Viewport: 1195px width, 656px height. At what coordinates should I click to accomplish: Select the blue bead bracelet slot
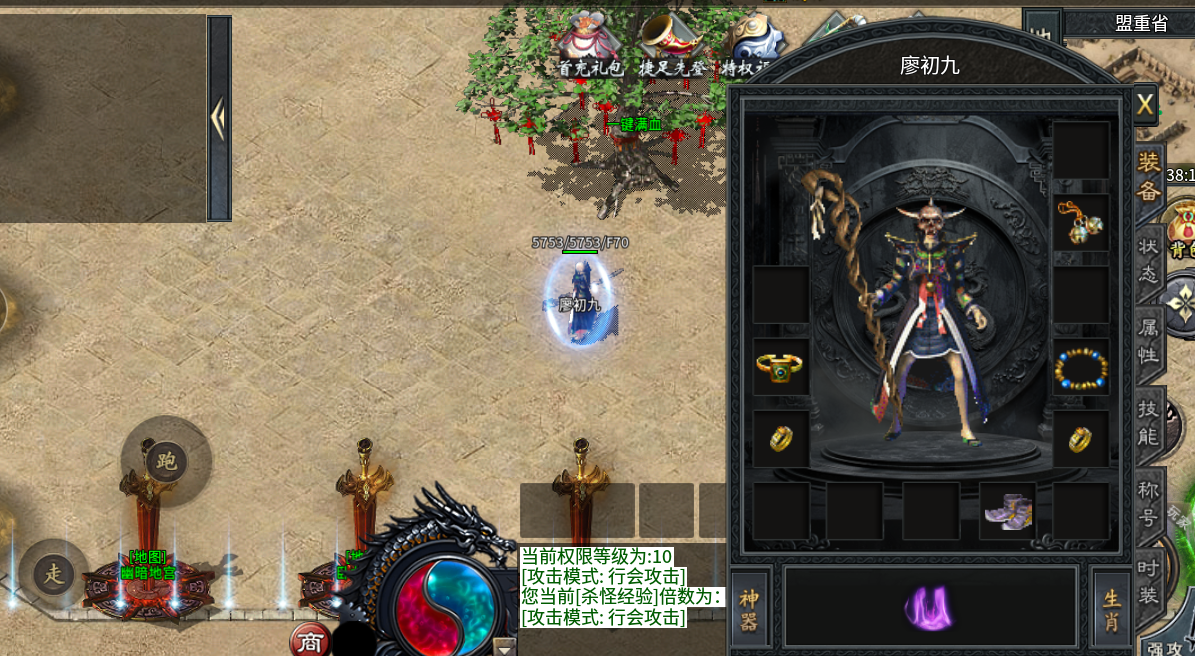[x=1081, y=367]
